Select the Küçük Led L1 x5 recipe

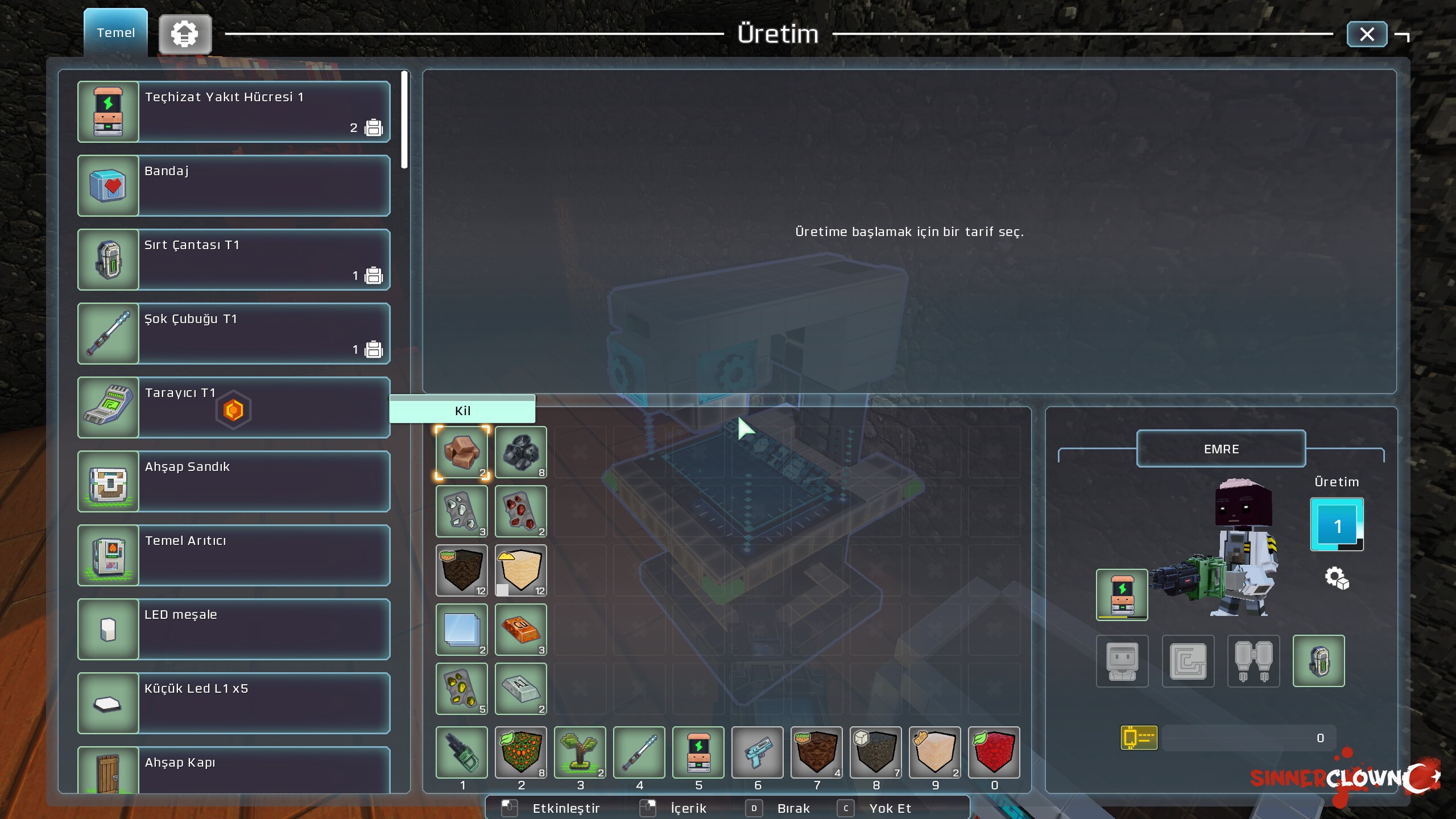[234, 703]
